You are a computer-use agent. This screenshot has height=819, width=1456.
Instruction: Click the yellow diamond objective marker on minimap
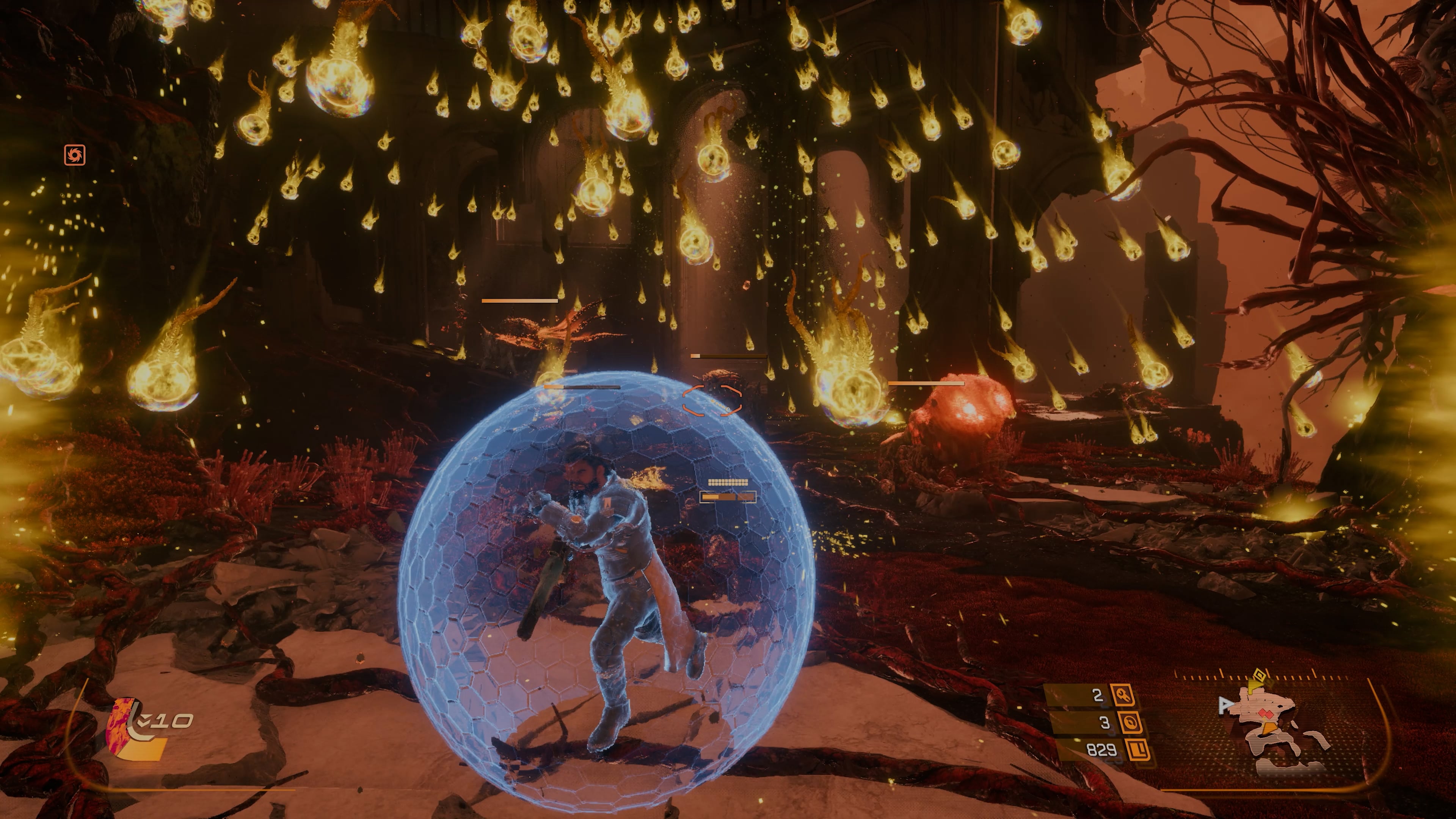click(x=1259, y=674)
